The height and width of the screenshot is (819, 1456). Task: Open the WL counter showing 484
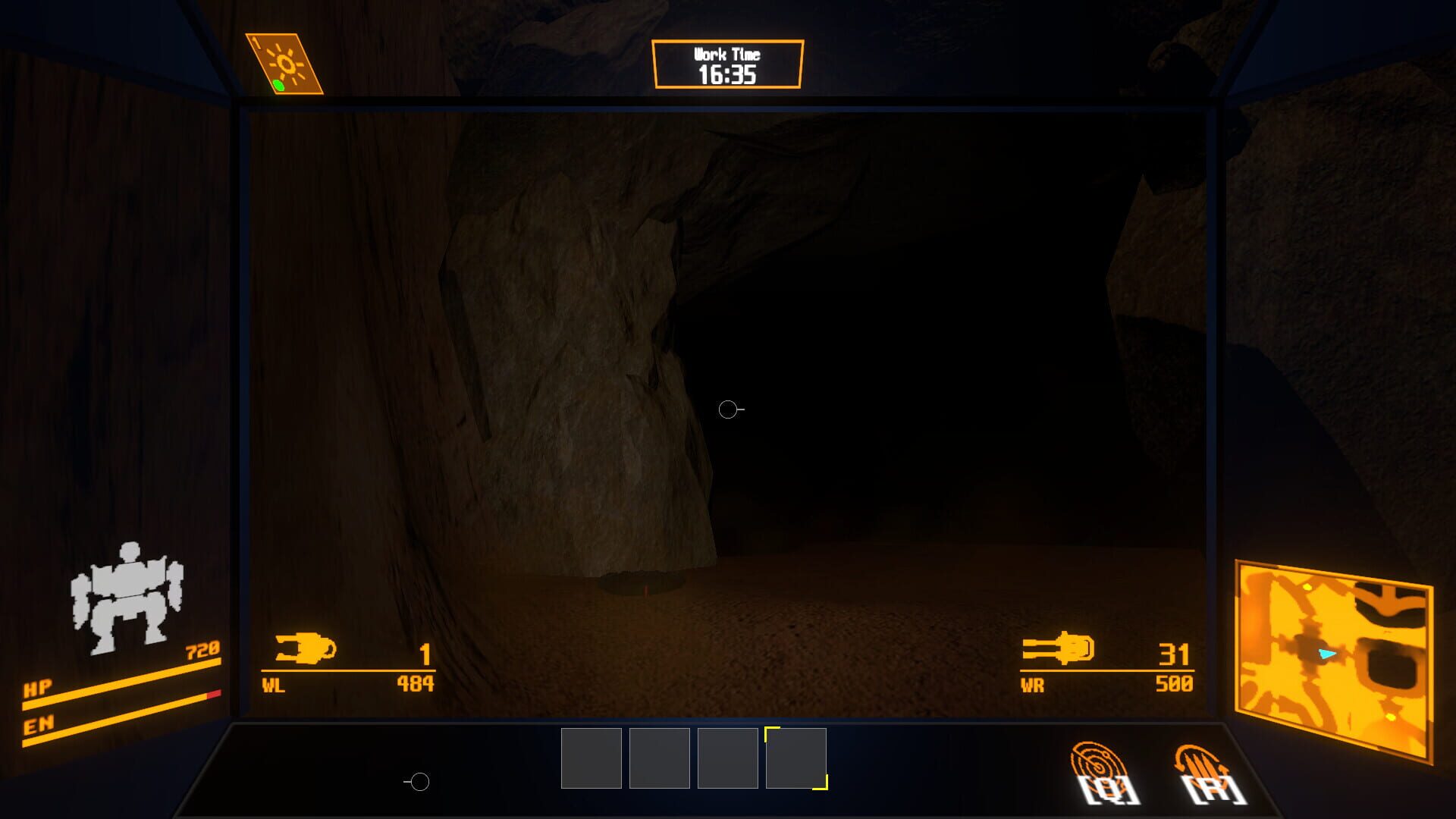[x=416, y=682]
